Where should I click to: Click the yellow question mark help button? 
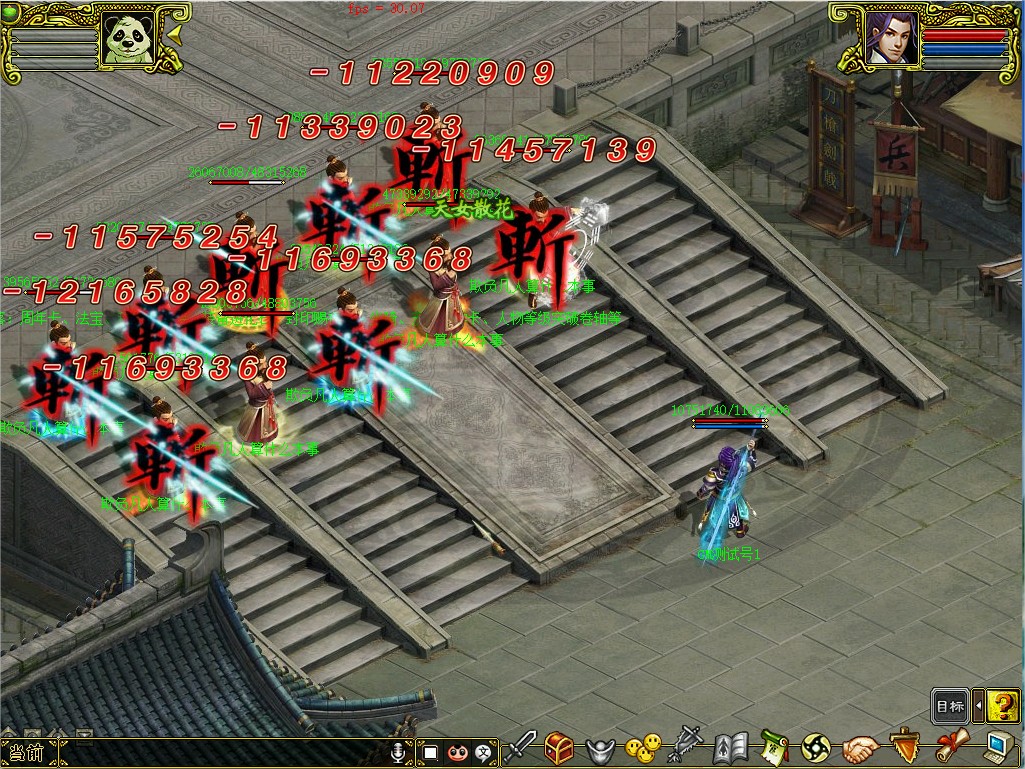tap(1002, 706)
